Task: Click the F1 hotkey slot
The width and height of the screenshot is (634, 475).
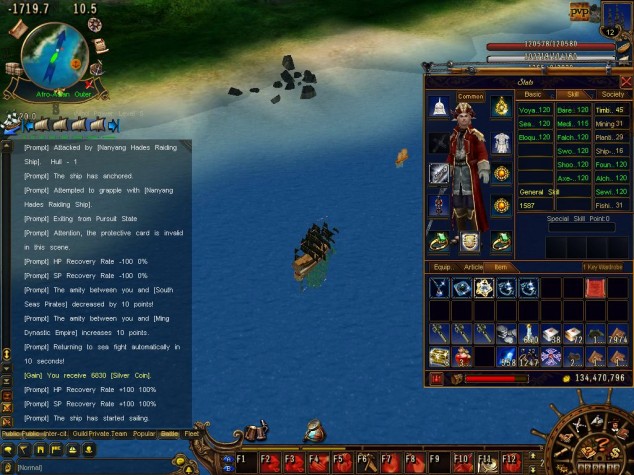Action: tap(241, 462)
